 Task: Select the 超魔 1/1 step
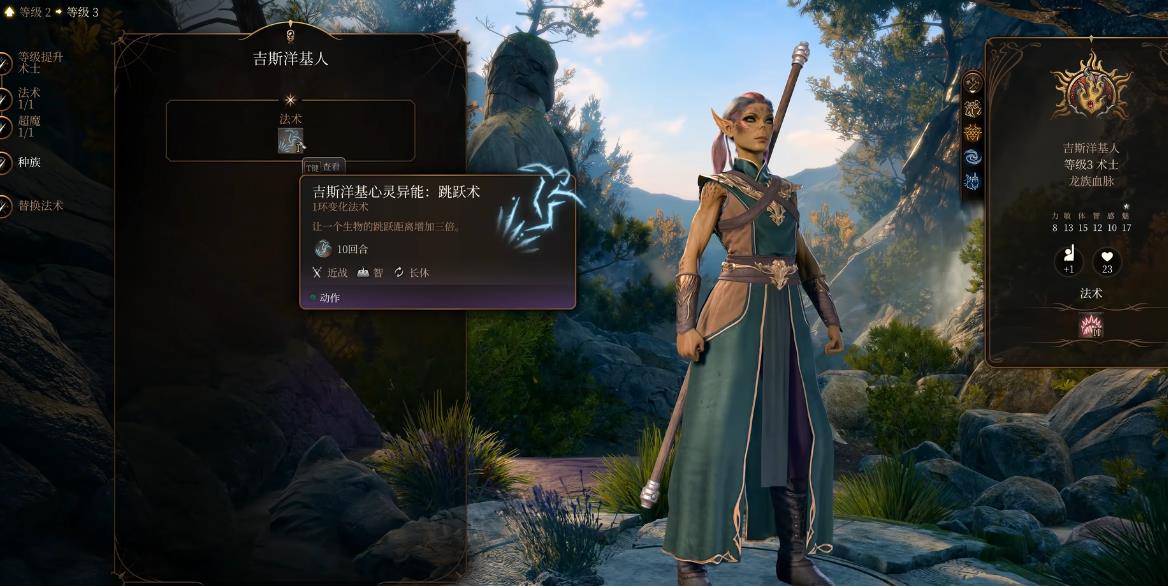(x=28, y=125)
